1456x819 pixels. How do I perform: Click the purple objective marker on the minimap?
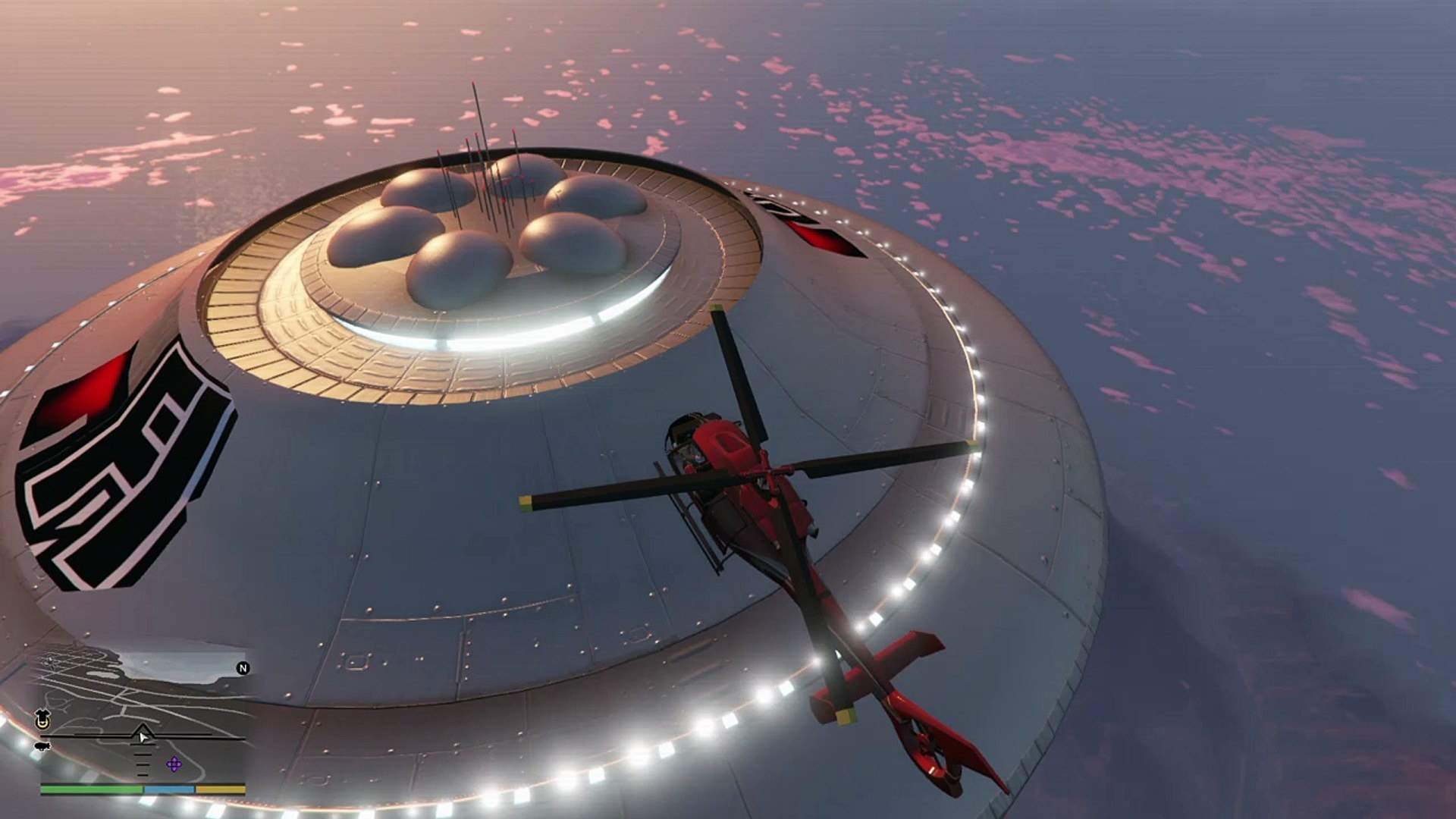coord(174,764)
